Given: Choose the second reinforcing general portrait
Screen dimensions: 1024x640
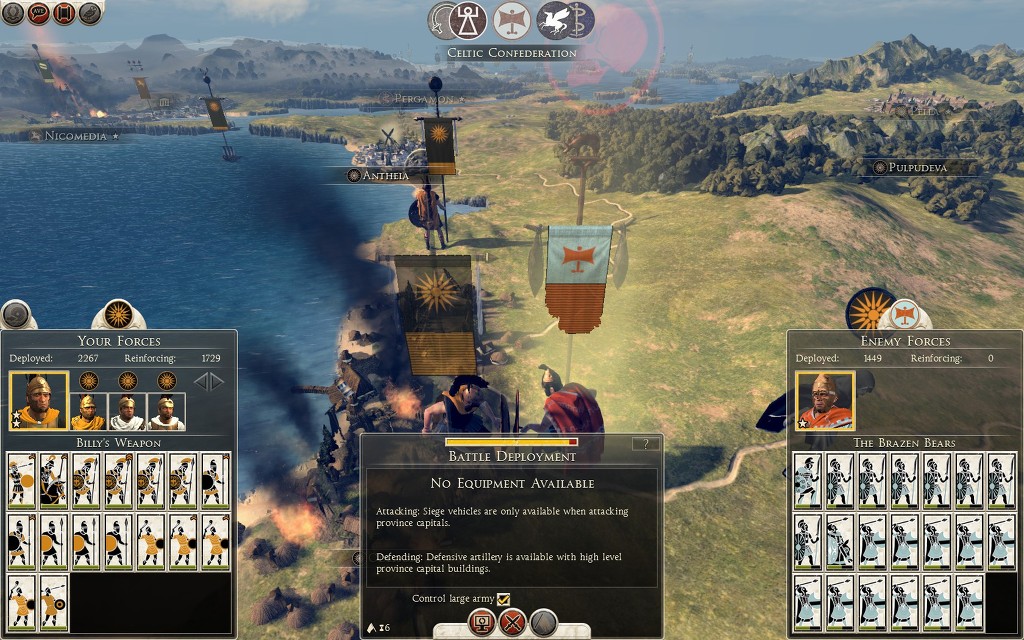Looking at the screenshot, I should (126, 410).
